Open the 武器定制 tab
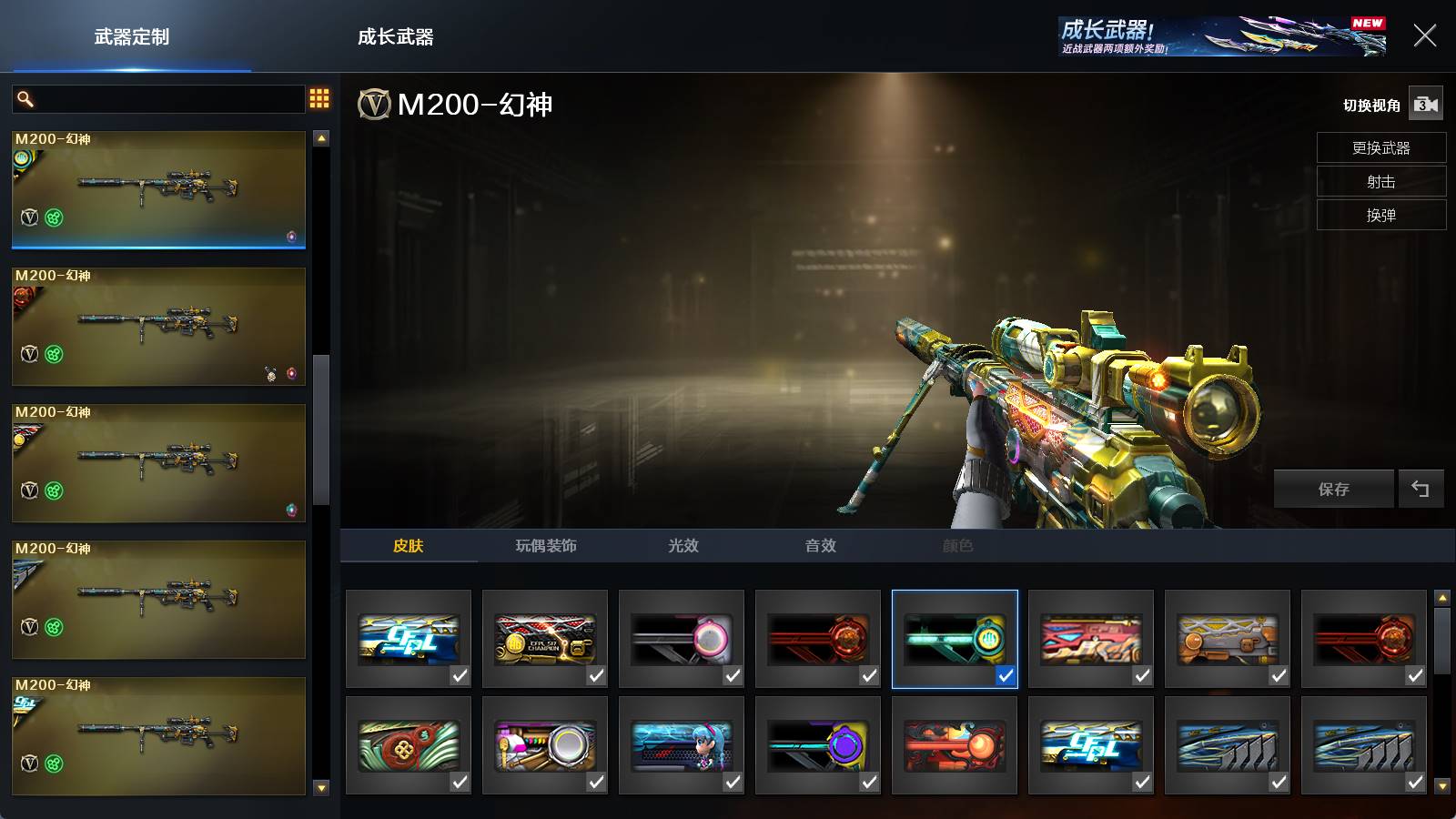Screen dimensions: 1456x819 pos(132,37)
